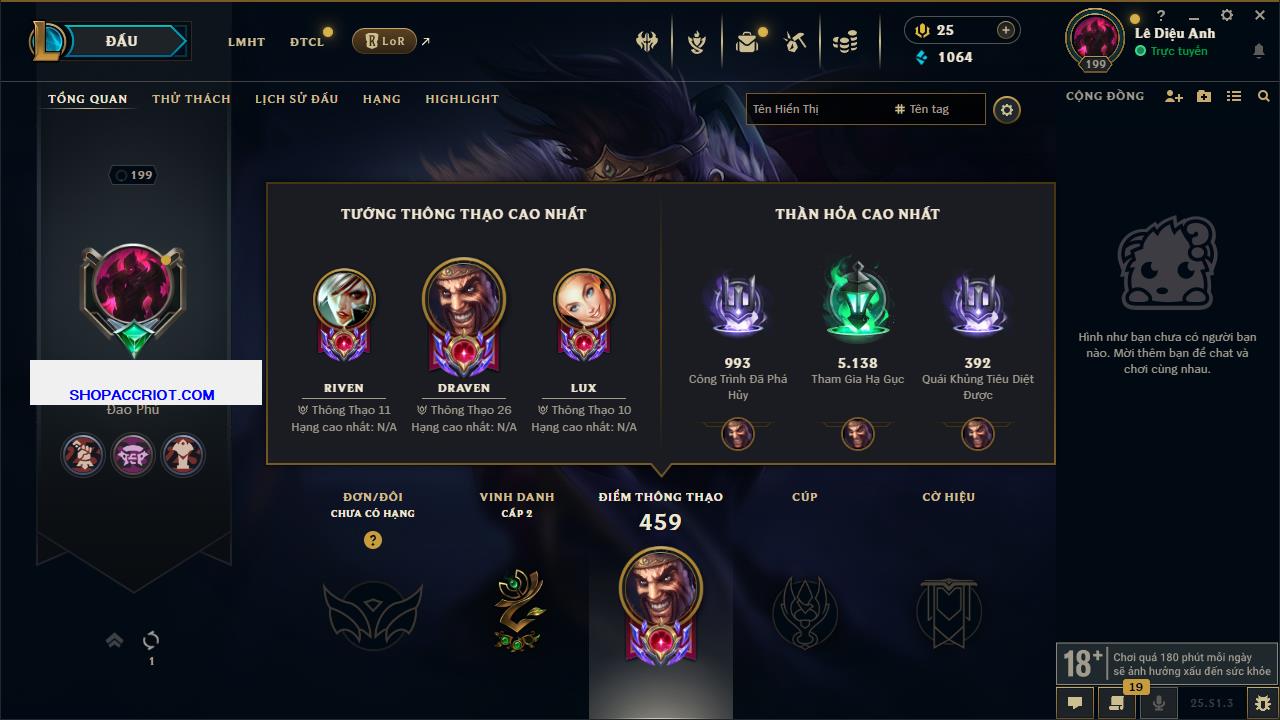View the LỊCH SỬ ĐẤU match history
Screen dimensions: 1280x720
click(296, 99)
